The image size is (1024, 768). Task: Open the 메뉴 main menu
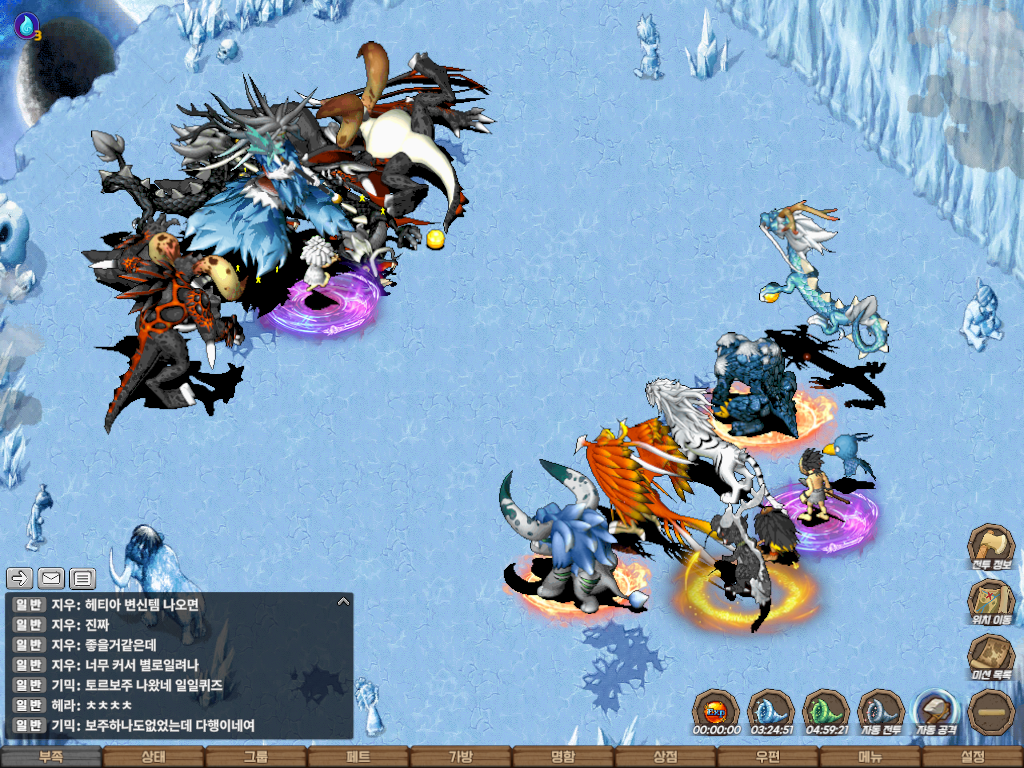point(869,757)
